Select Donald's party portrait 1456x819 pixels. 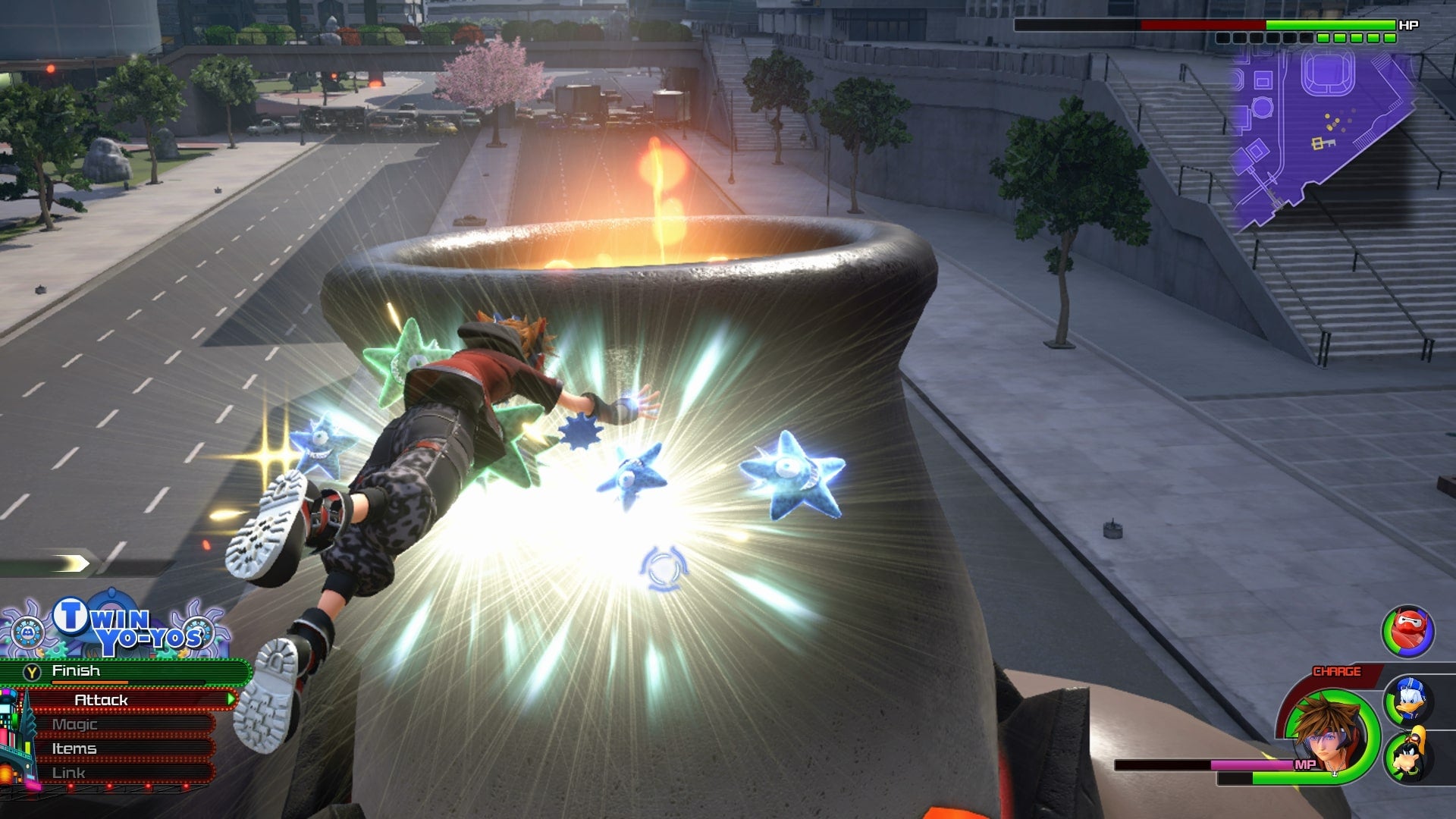1409,699
